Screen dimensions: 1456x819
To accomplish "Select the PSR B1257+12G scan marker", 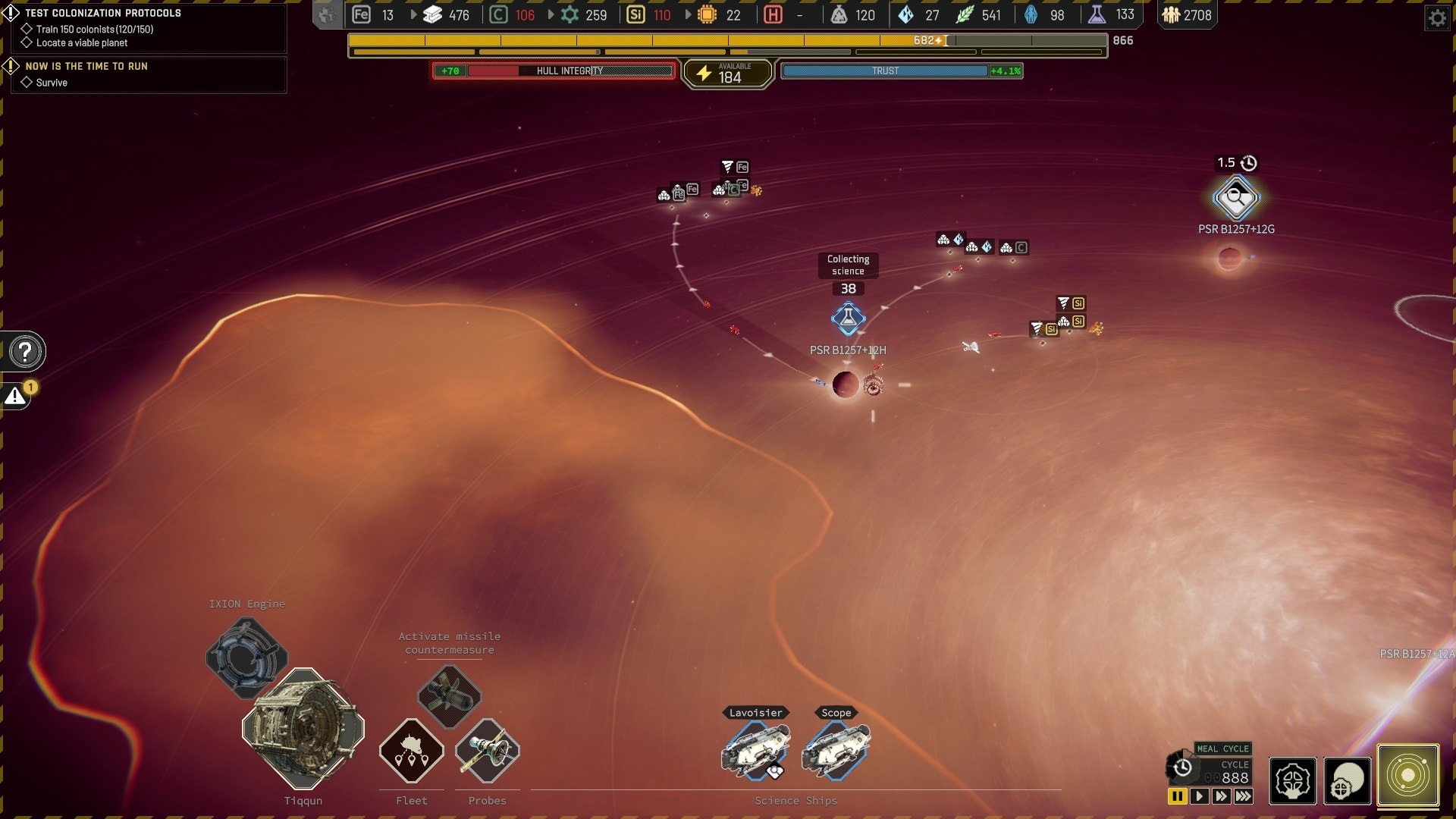I will 1236,198.
